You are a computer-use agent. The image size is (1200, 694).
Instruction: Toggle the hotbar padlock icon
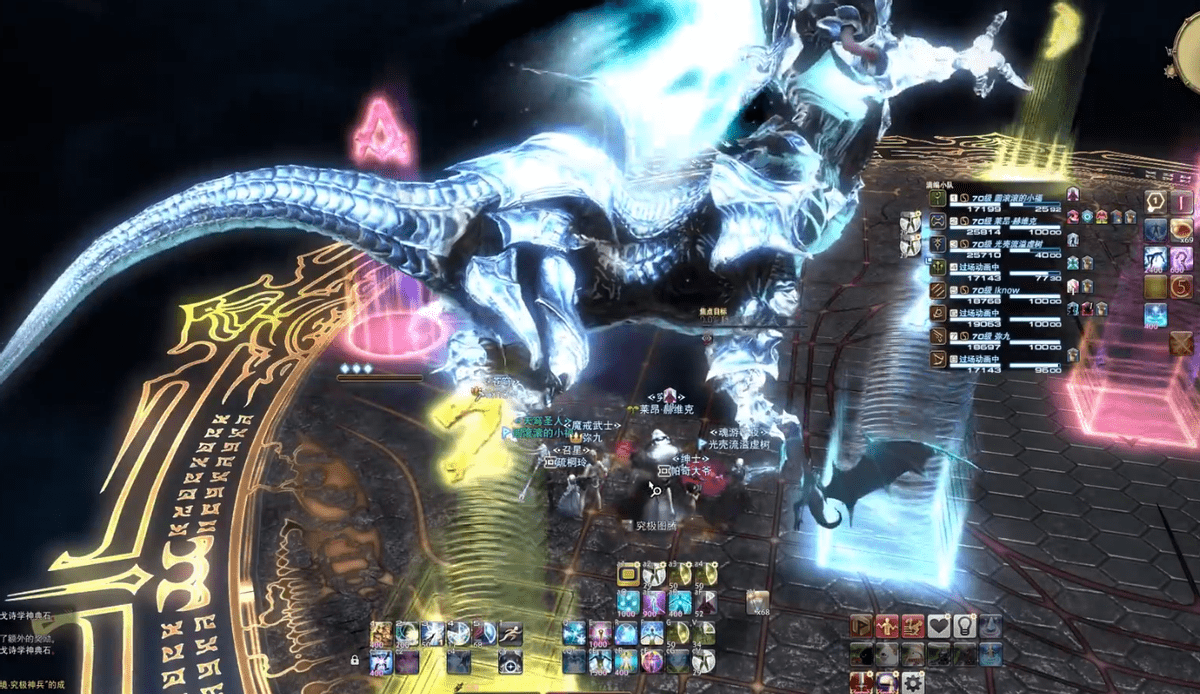point(354,660)
